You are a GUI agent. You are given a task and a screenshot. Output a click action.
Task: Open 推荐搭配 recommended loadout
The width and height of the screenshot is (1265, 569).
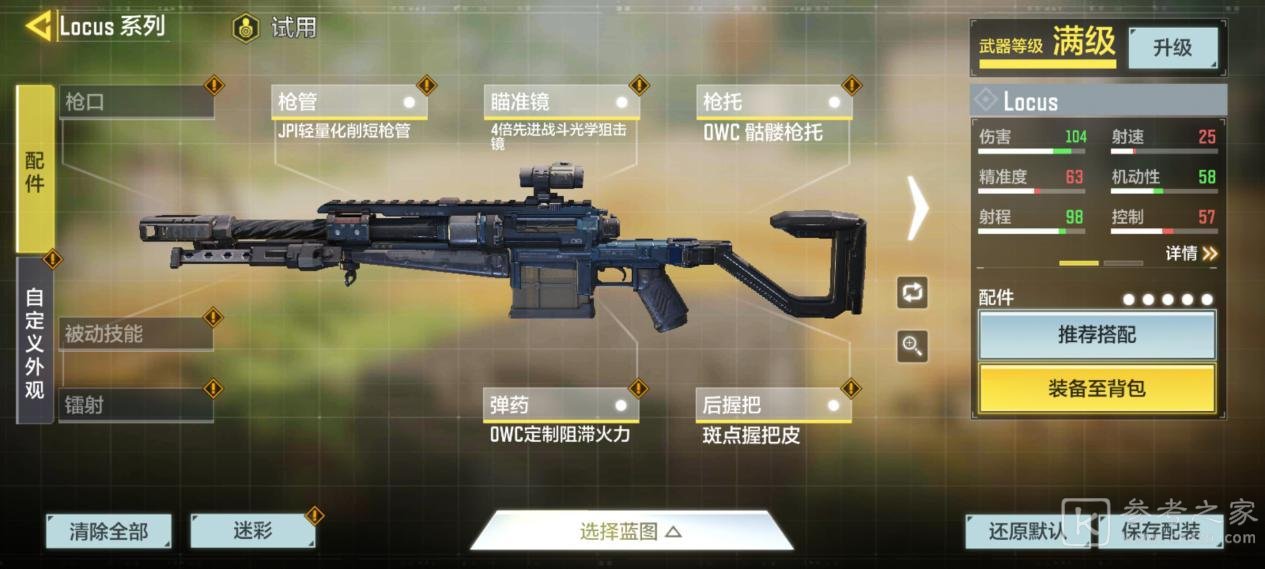(x=1097, y=335)
